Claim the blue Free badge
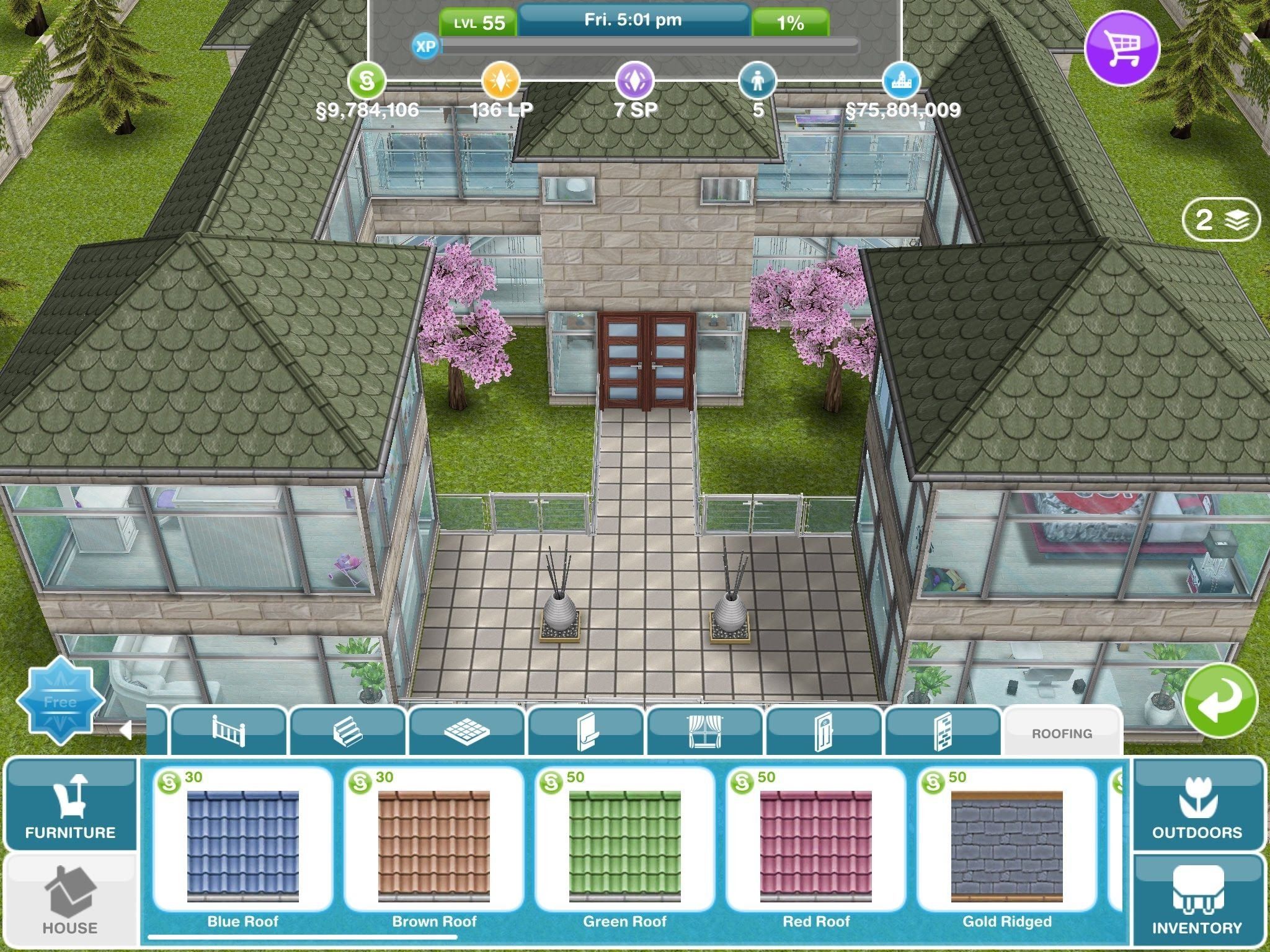This screenshot has width=1270, height=952. 60,701
